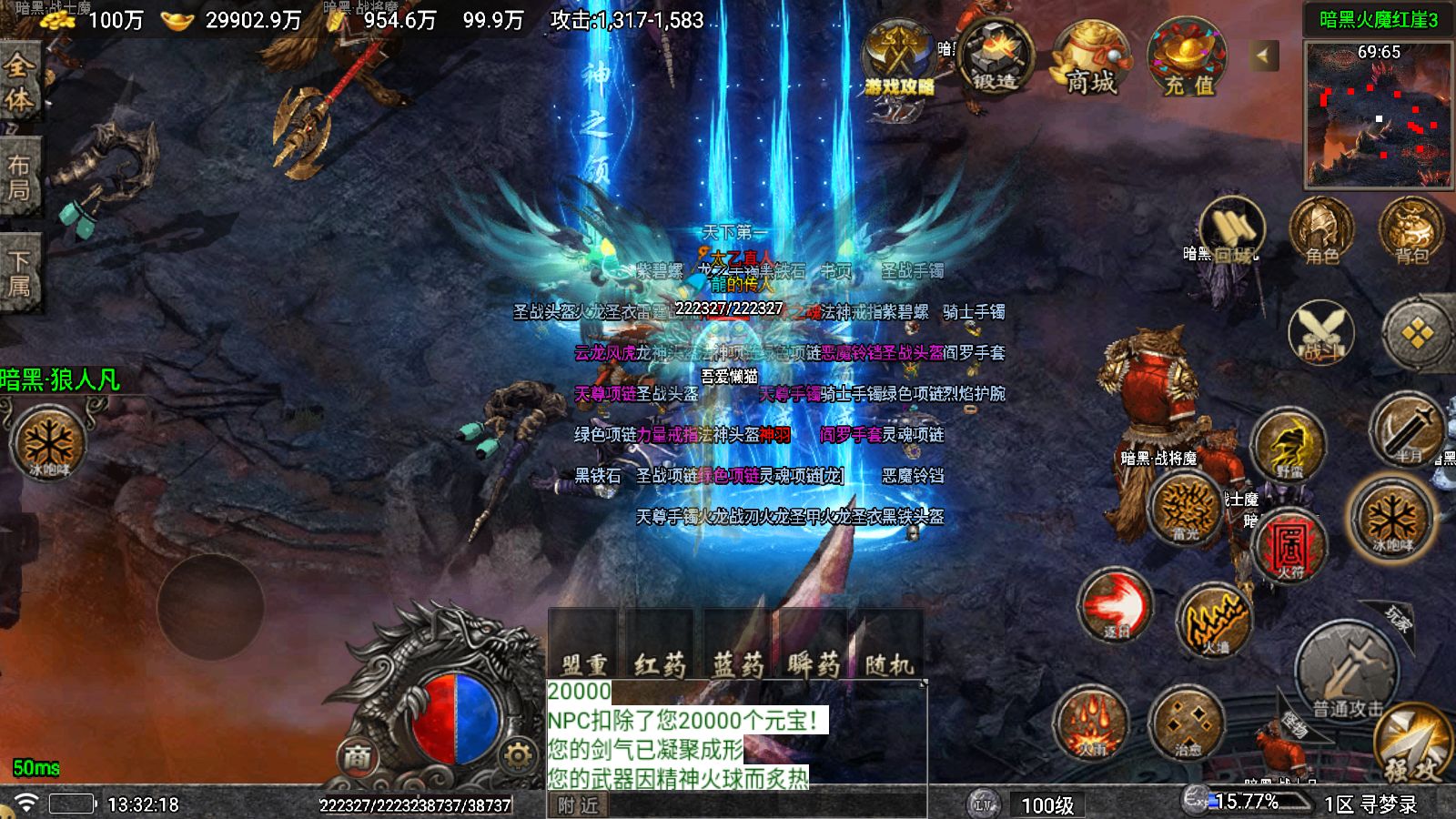Select the 红药 red potion slot
Image resolution: width=1456 pixels, height=819 pixels.
click(660, 648)
